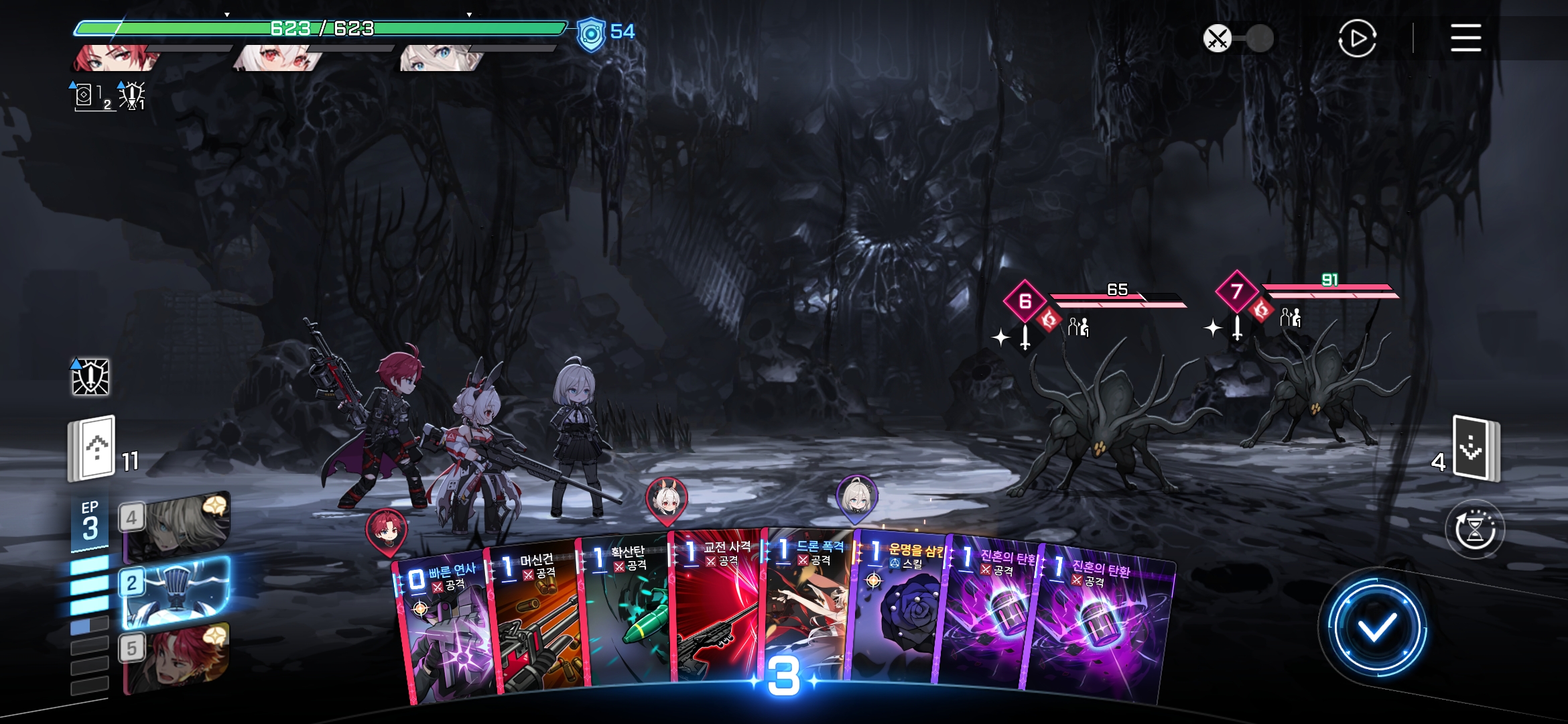Toggle the auto-battle crossed swords switch
This screenshot has width=1568, height=724.
pyautogui.click(x=1238, y=38)
